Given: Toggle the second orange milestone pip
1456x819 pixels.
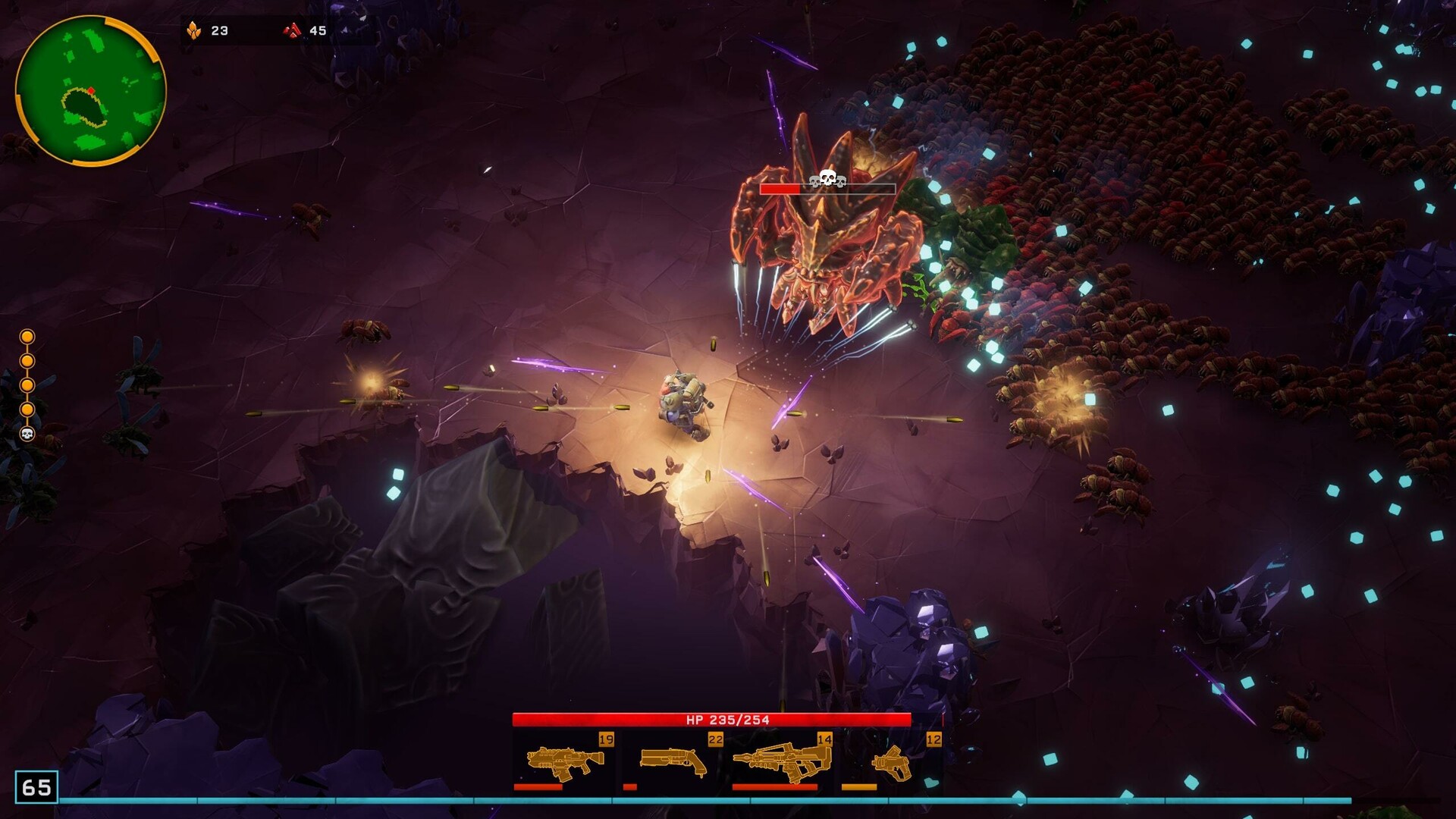Looking at the screenshot, I should [x=27, y=361].
